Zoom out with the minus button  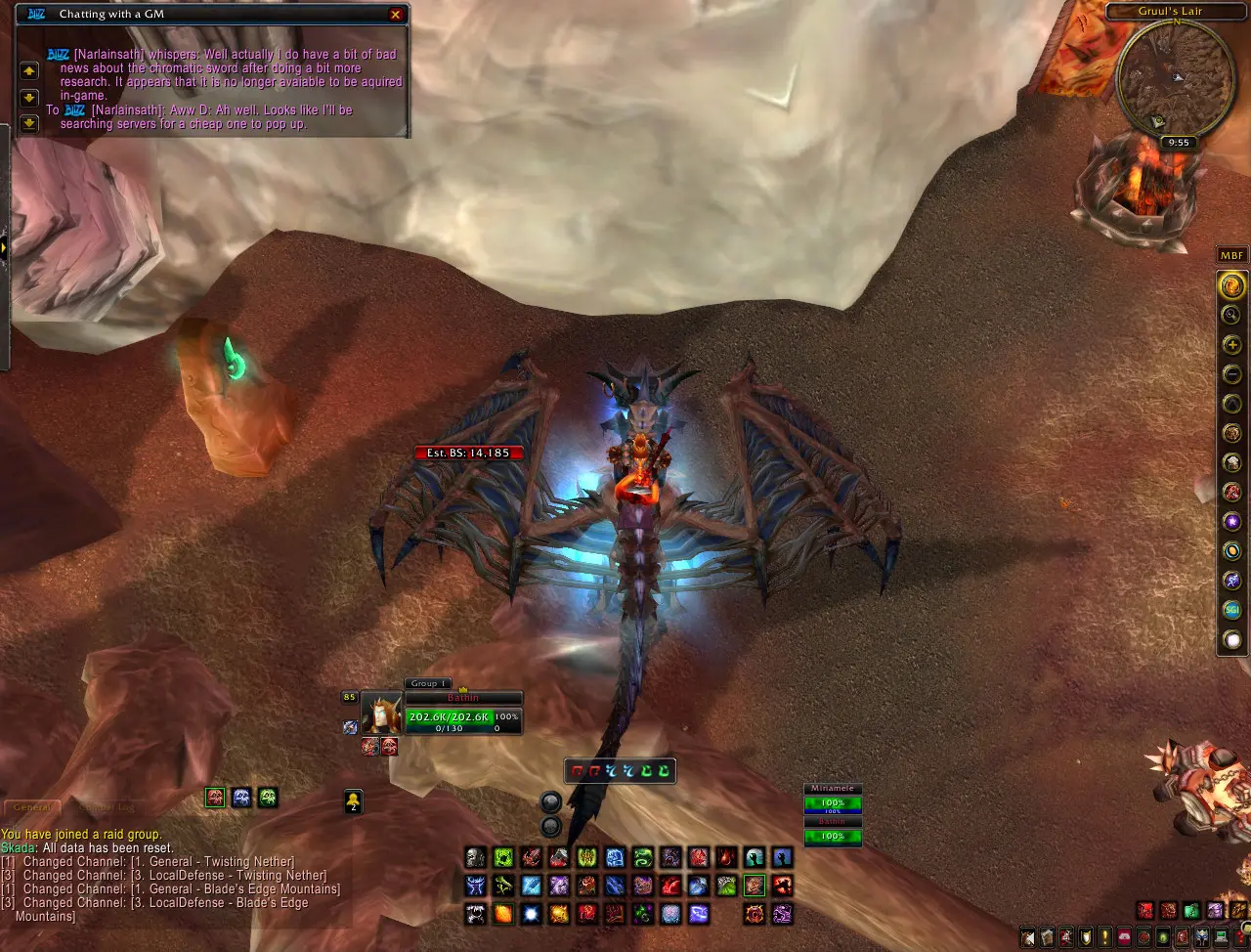coord(1231,374)
